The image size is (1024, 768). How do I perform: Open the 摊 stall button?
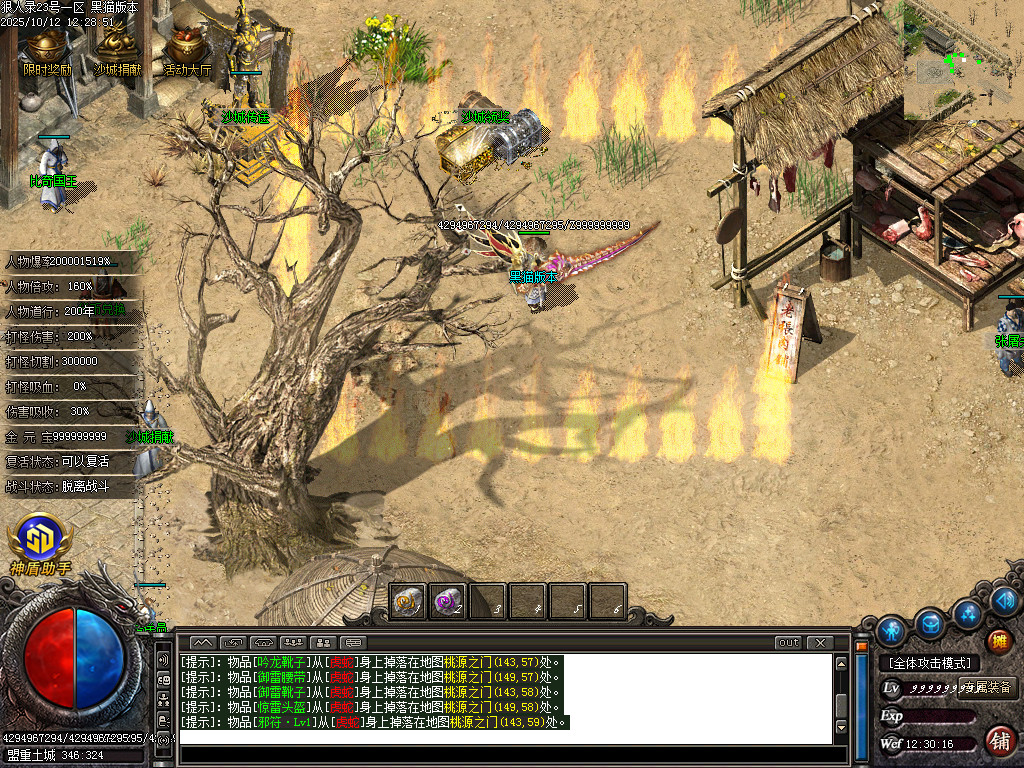pos(998,641)
